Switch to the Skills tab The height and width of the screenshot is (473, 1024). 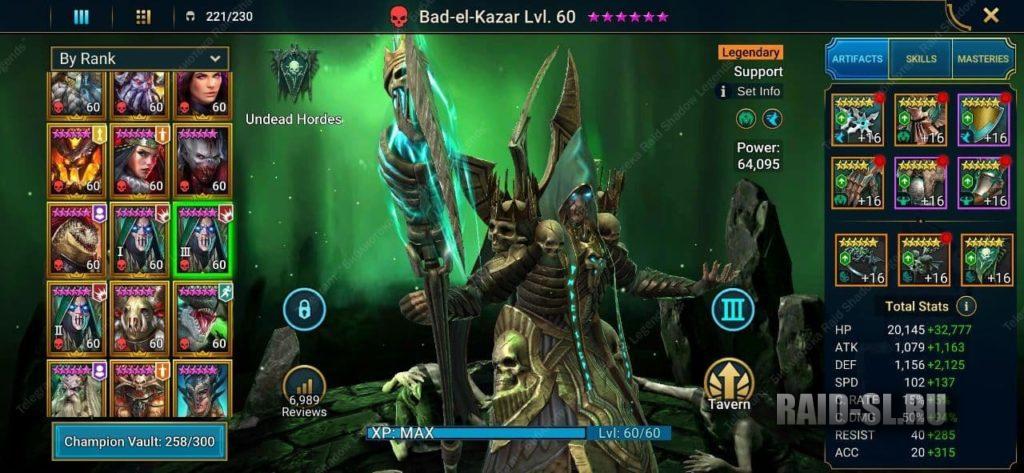click(920, 59)
